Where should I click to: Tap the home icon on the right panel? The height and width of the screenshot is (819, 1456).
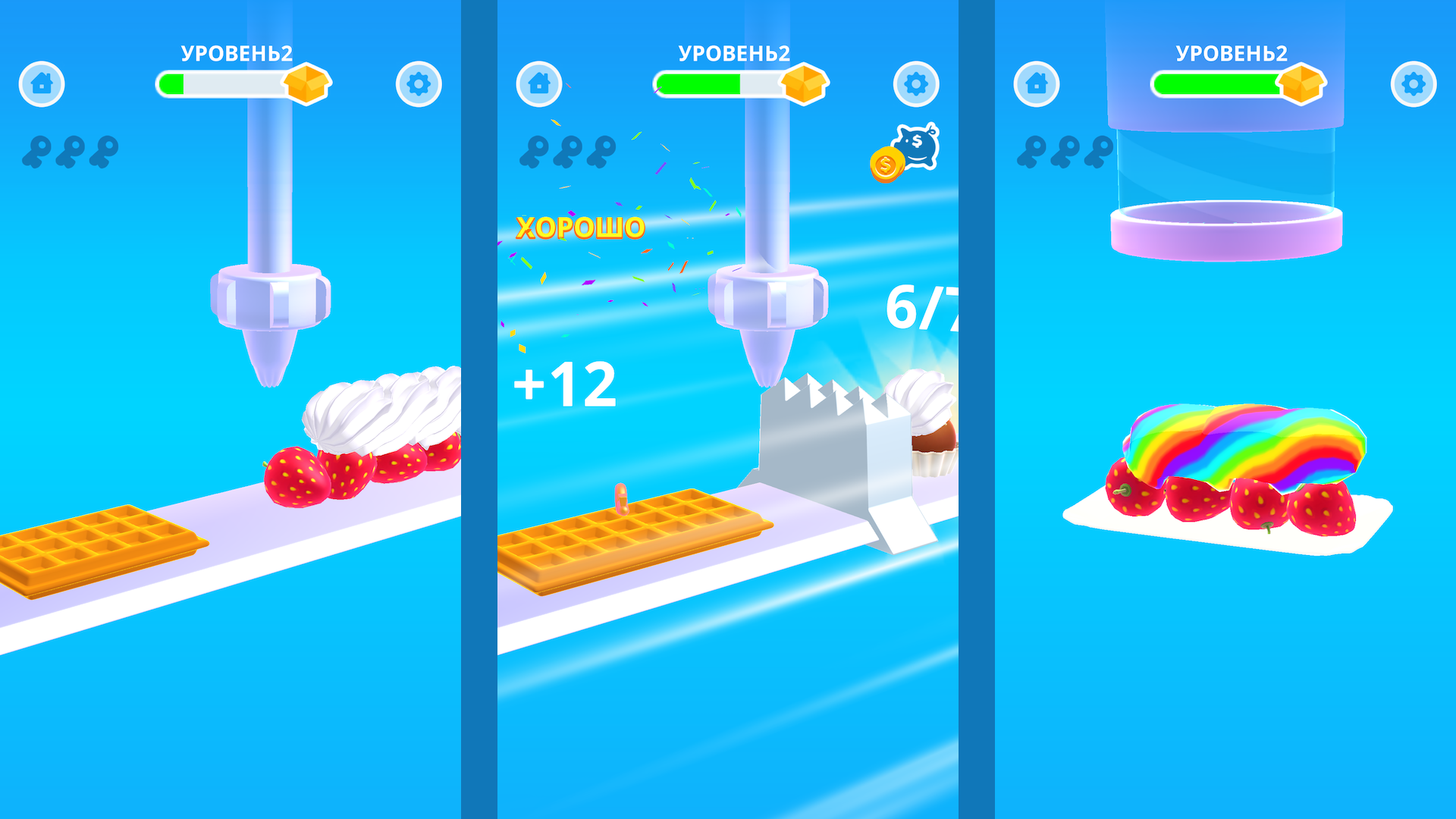[x=1035, y=83]
